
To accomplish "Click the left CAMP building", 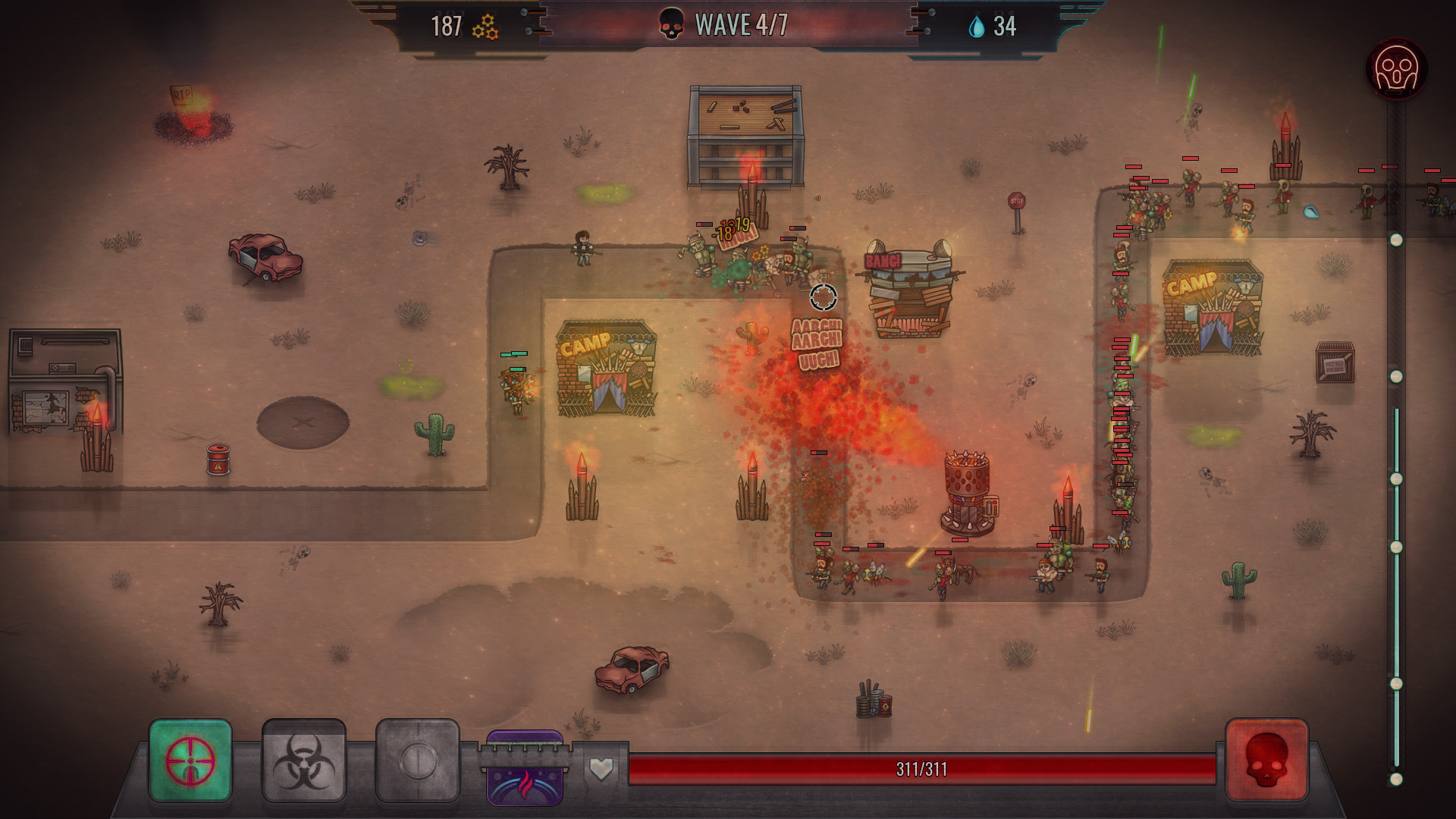I will 605,372.
